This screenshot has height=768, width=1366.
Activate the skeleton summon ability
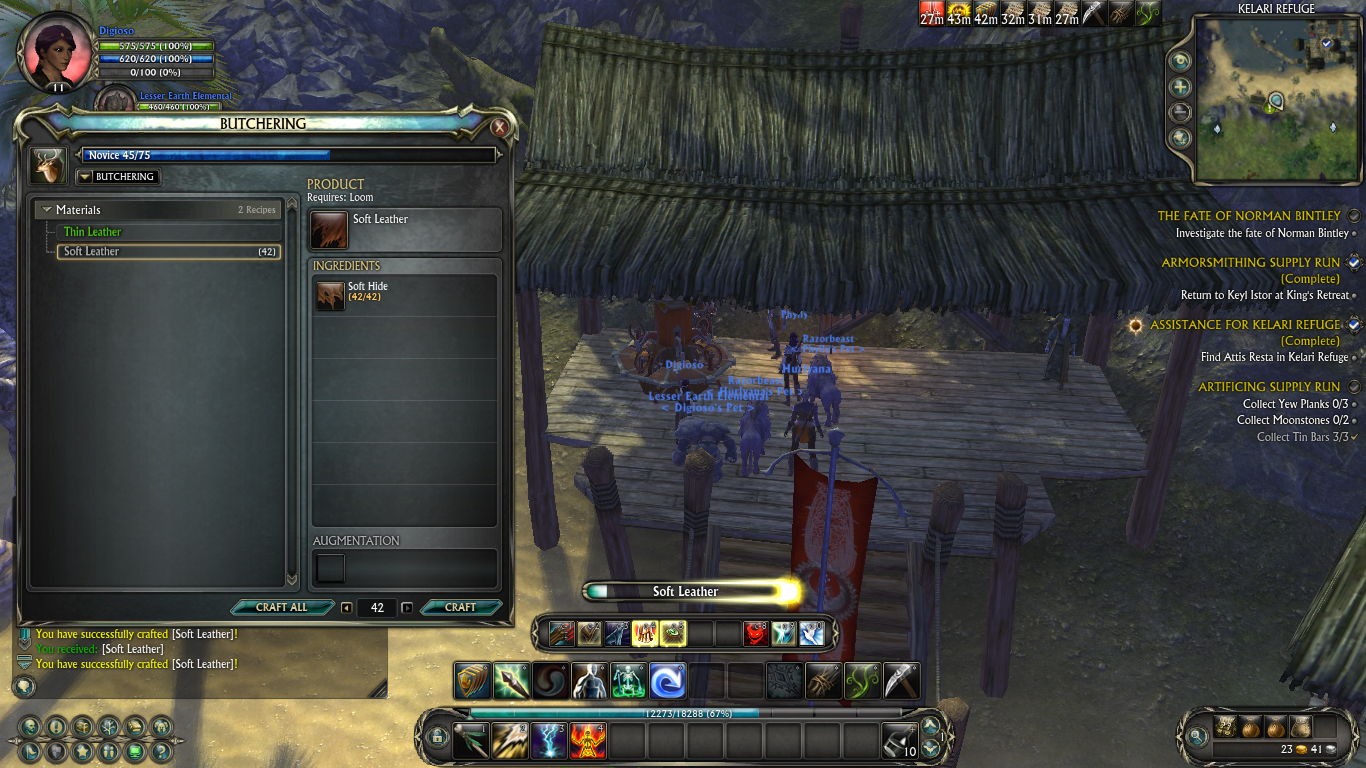point(628,681)
